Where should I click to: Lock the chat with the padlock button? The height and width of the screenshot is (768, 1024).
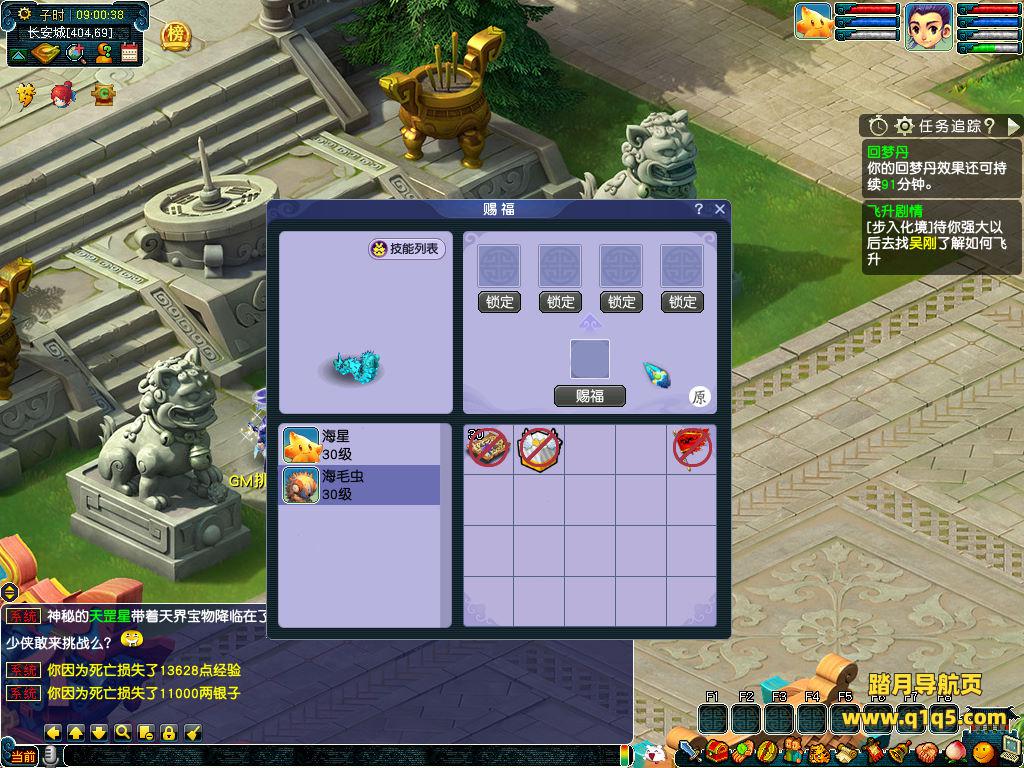169,732
